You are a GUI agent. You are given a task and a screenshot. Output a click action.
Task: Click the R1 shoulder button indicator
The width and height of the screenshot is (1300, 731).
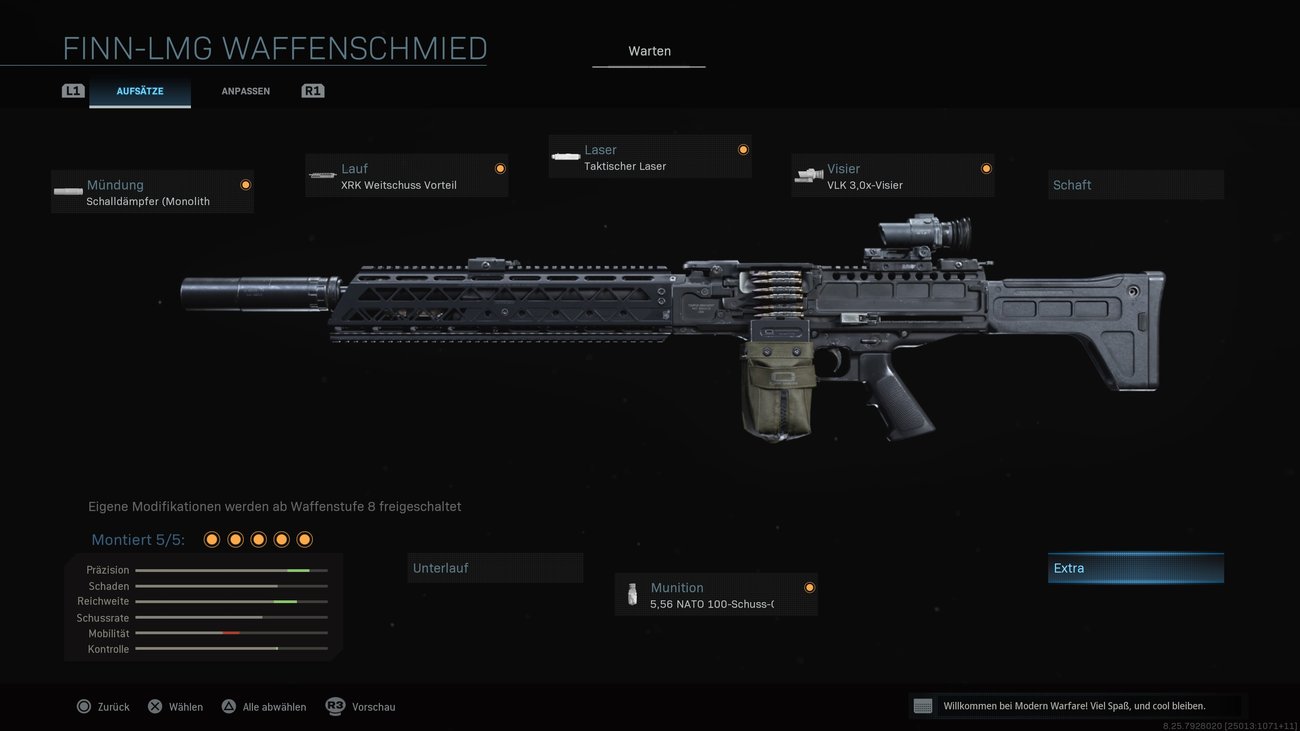(312, 90)
